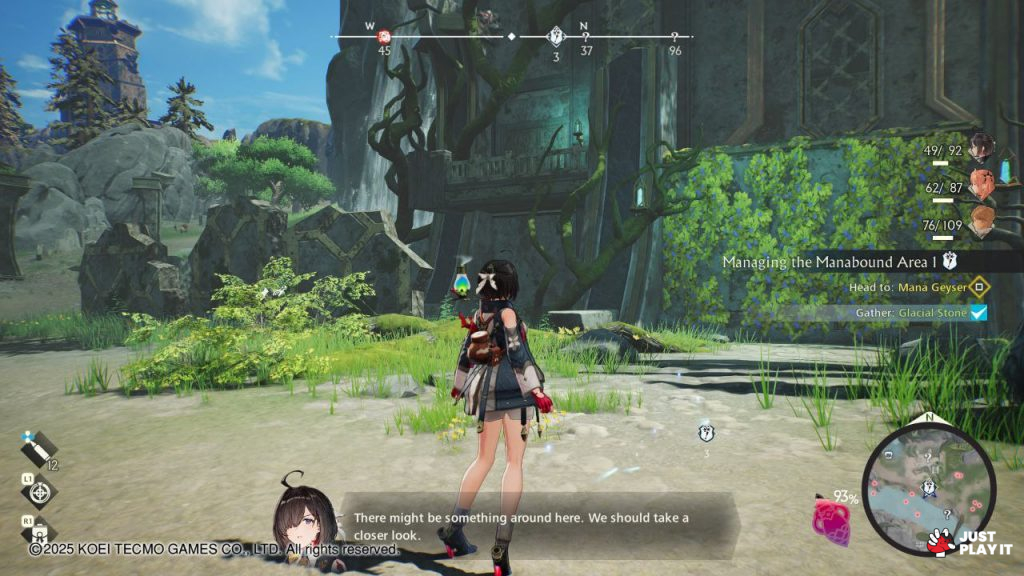The height and width of the screenshot is (576, 1024).
Task: Toggle the Gather Glacial Stone checkbox
Action: tap(979, 313)
